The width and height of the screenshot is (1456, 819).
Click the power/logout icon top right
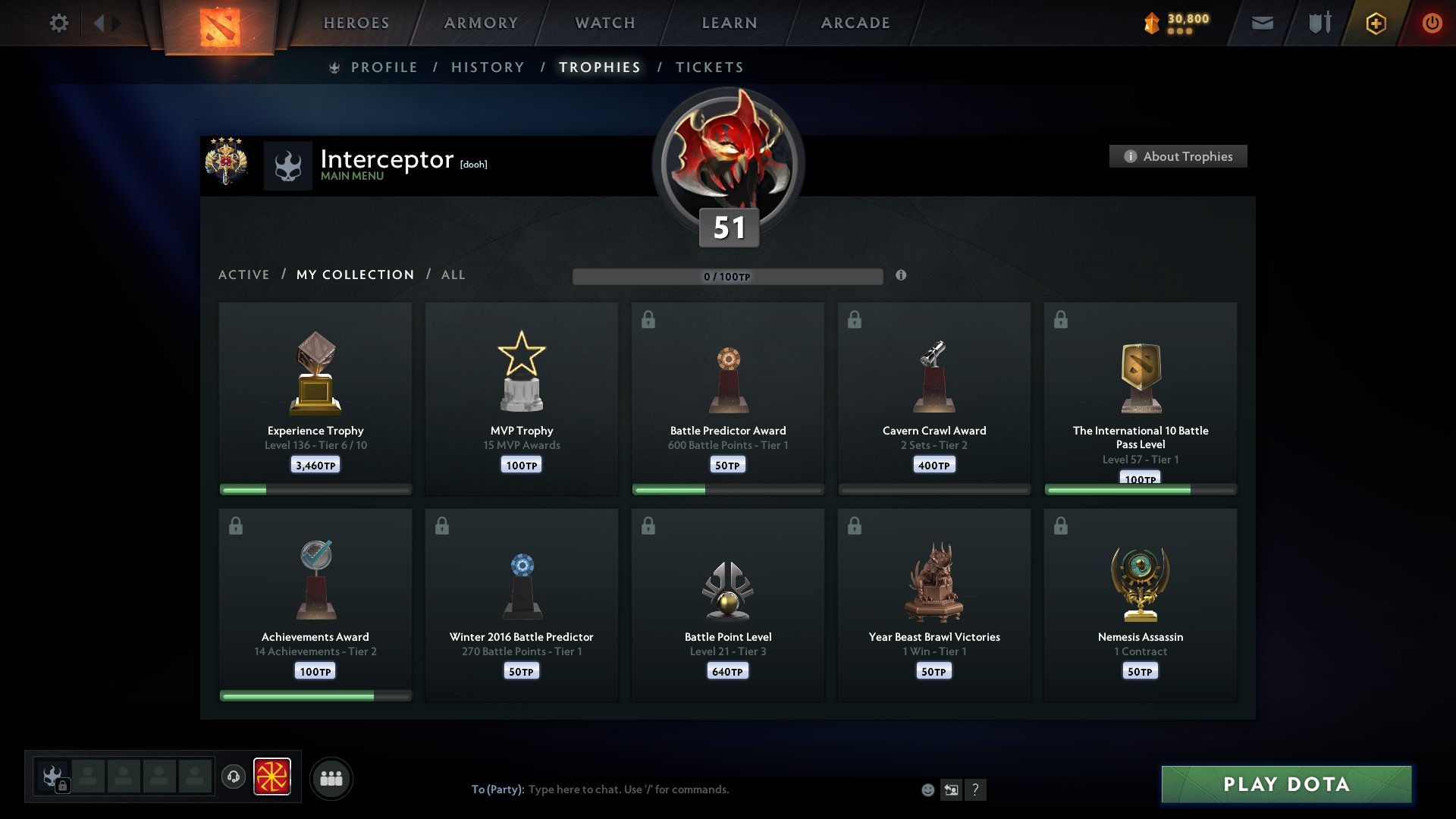click(x=1432, y=23)
